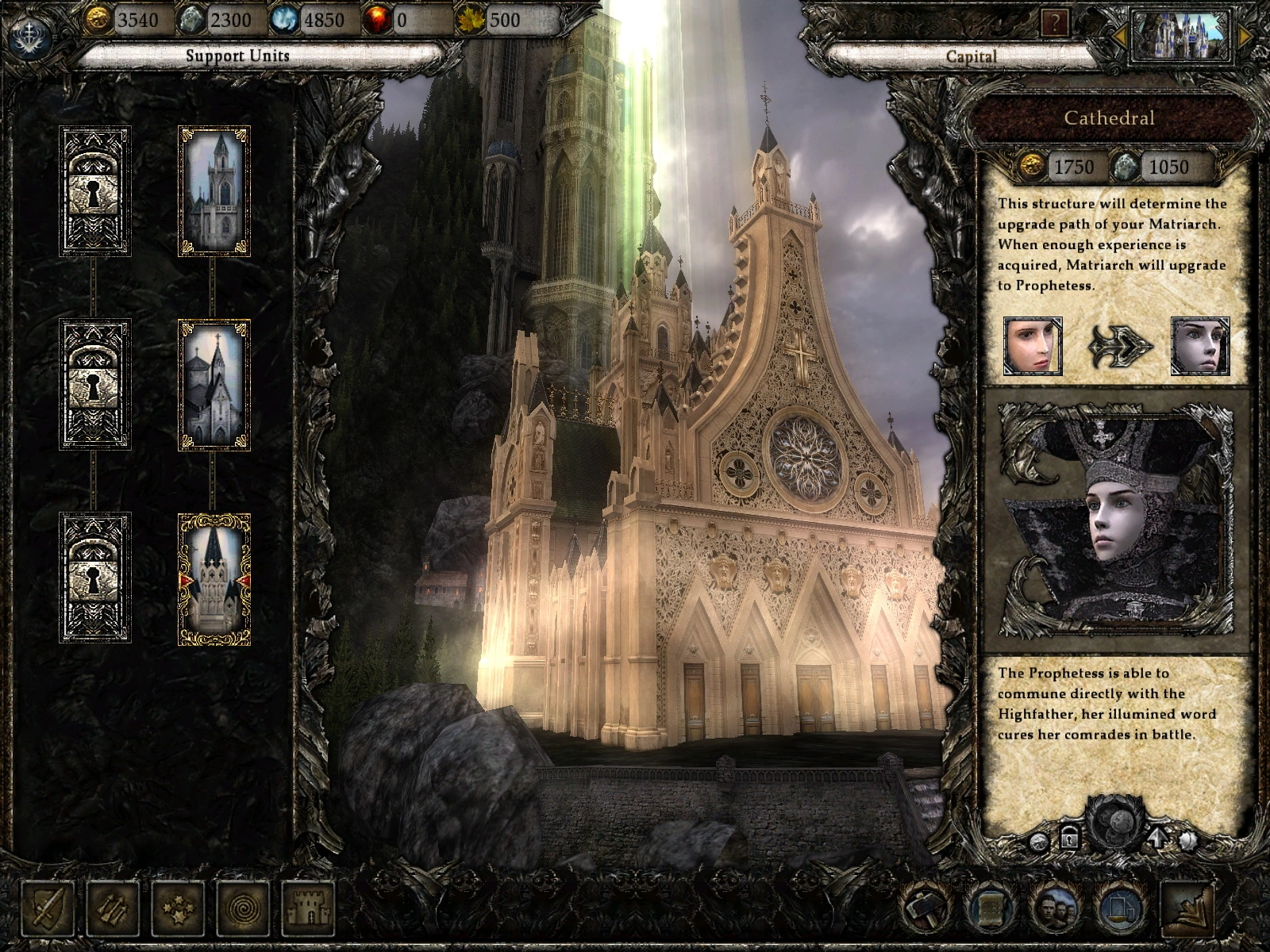Switch to the castle special buildings tab

pos(308,907)
